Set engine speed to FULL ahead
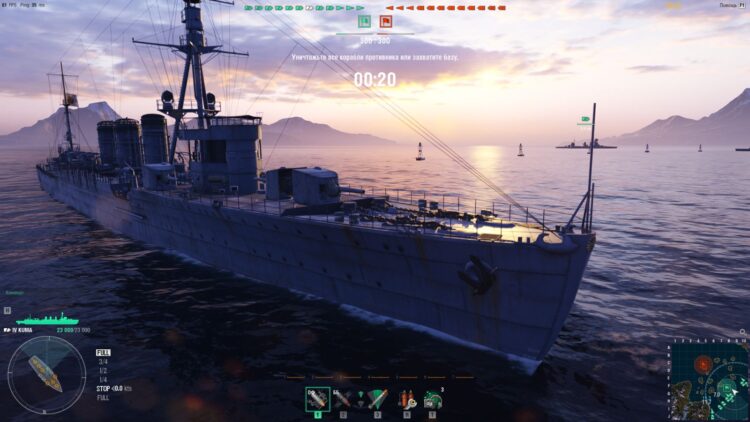750x422 pixels. [x=103, y=353]
